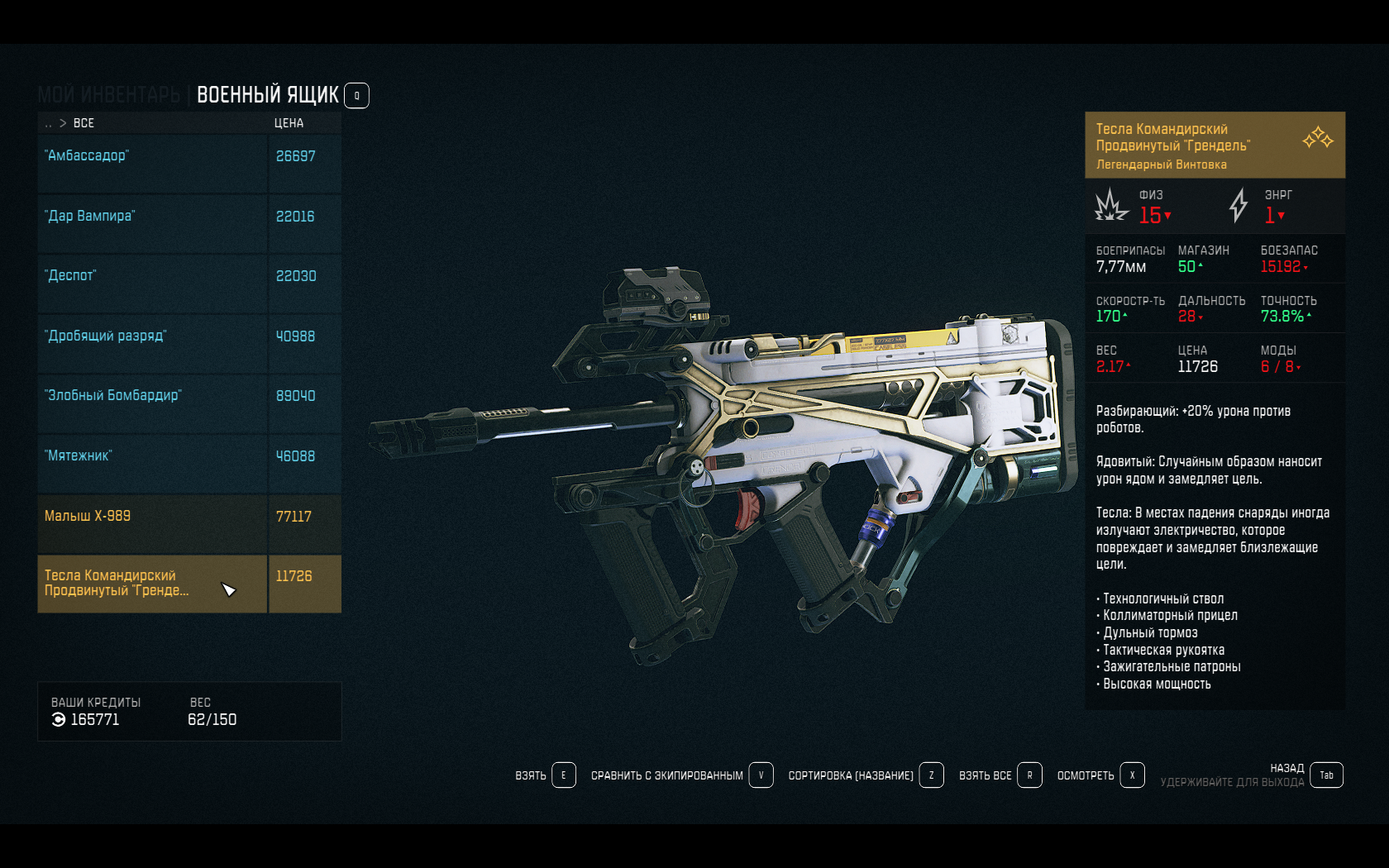Open the Военный Ящик tab

tap(267, 95)
